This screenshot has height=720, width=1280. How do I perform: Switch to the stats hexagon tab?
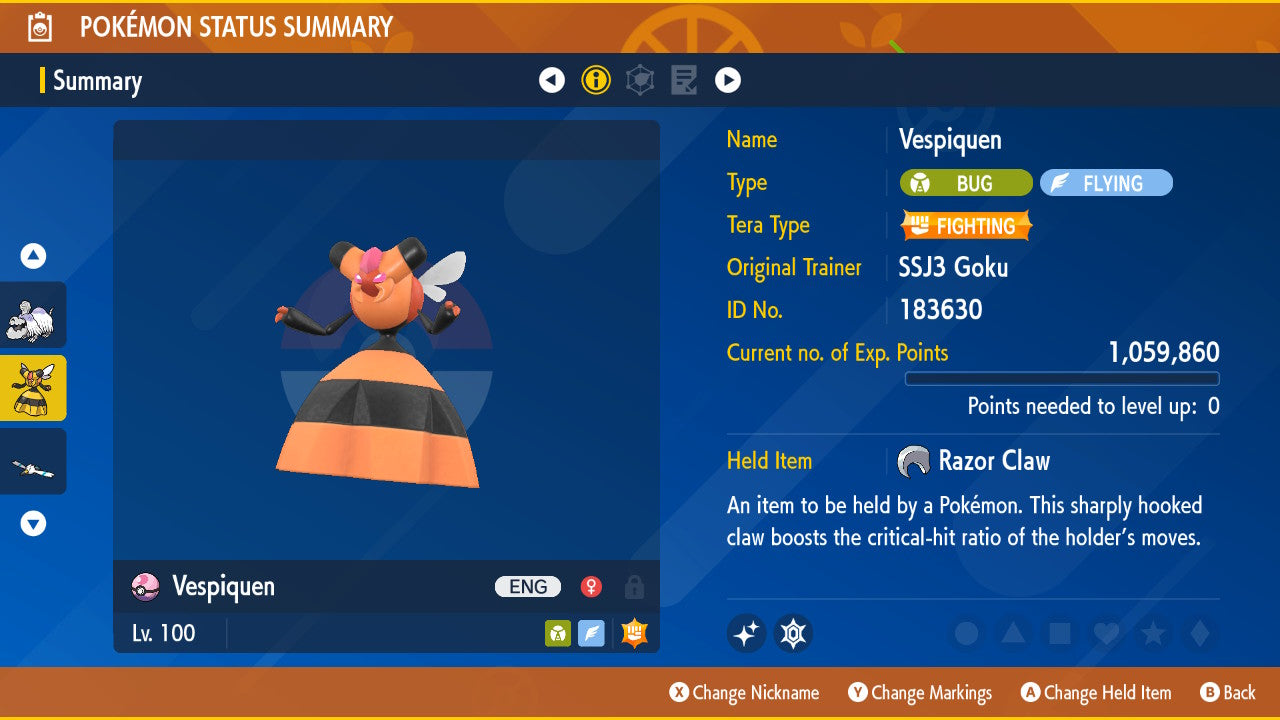(x=640, y=80)
